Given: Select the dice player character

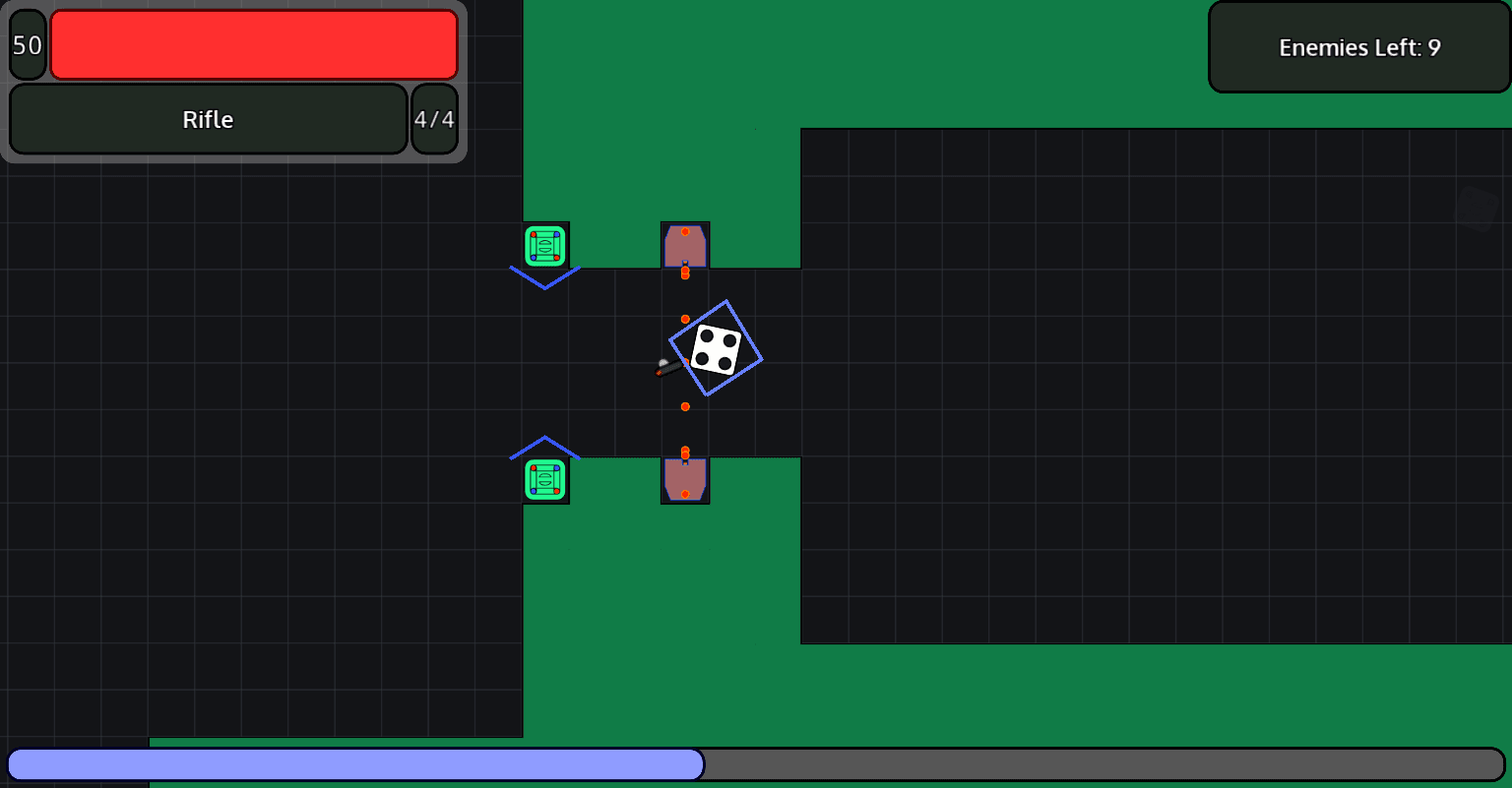Looking at the screenshot, I should pyautogui.click(x=717, y=349).
